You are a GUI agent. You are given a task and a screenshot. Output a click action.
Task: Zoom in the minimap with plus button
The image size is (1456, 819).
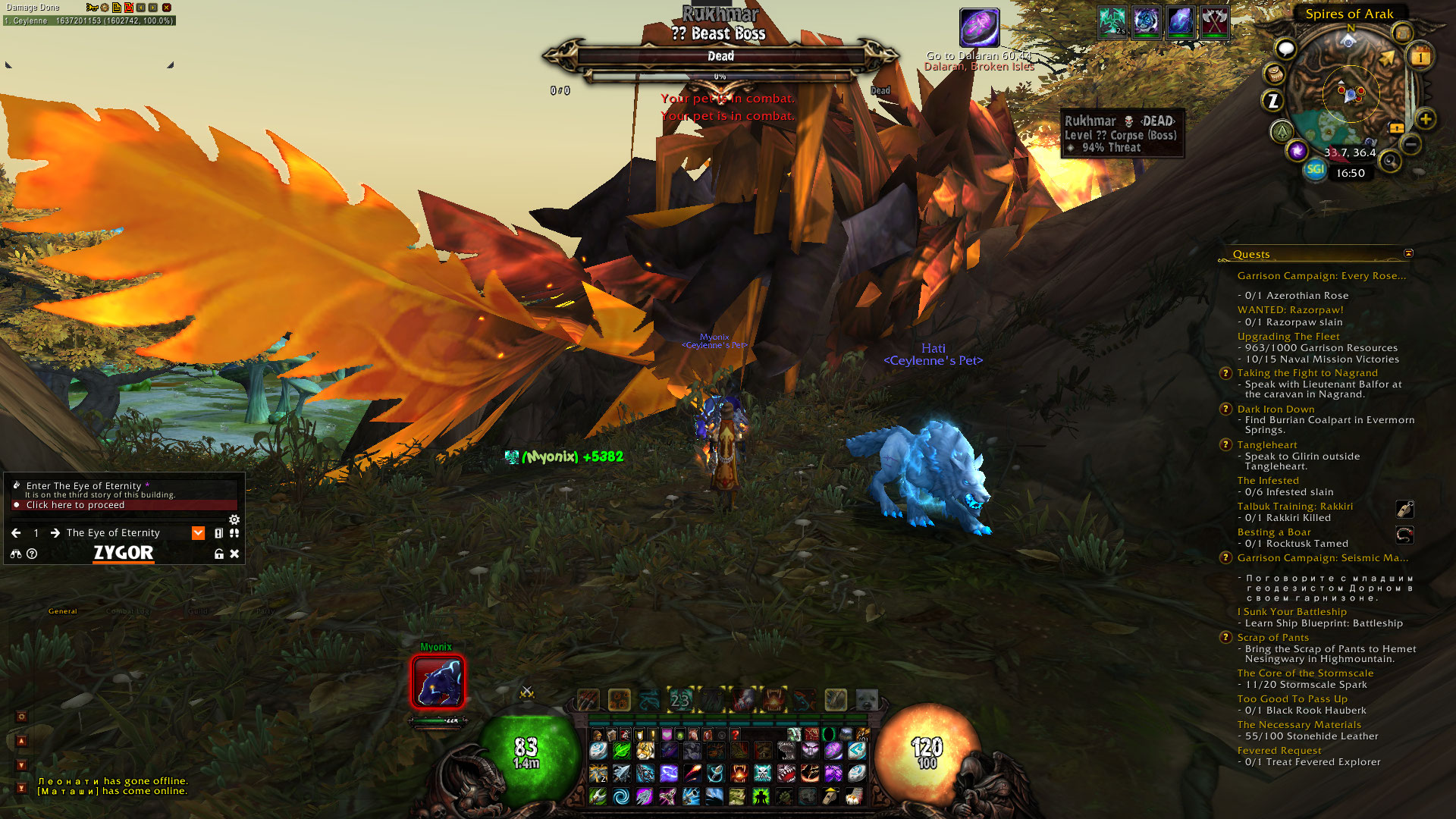pos(1426,119)
